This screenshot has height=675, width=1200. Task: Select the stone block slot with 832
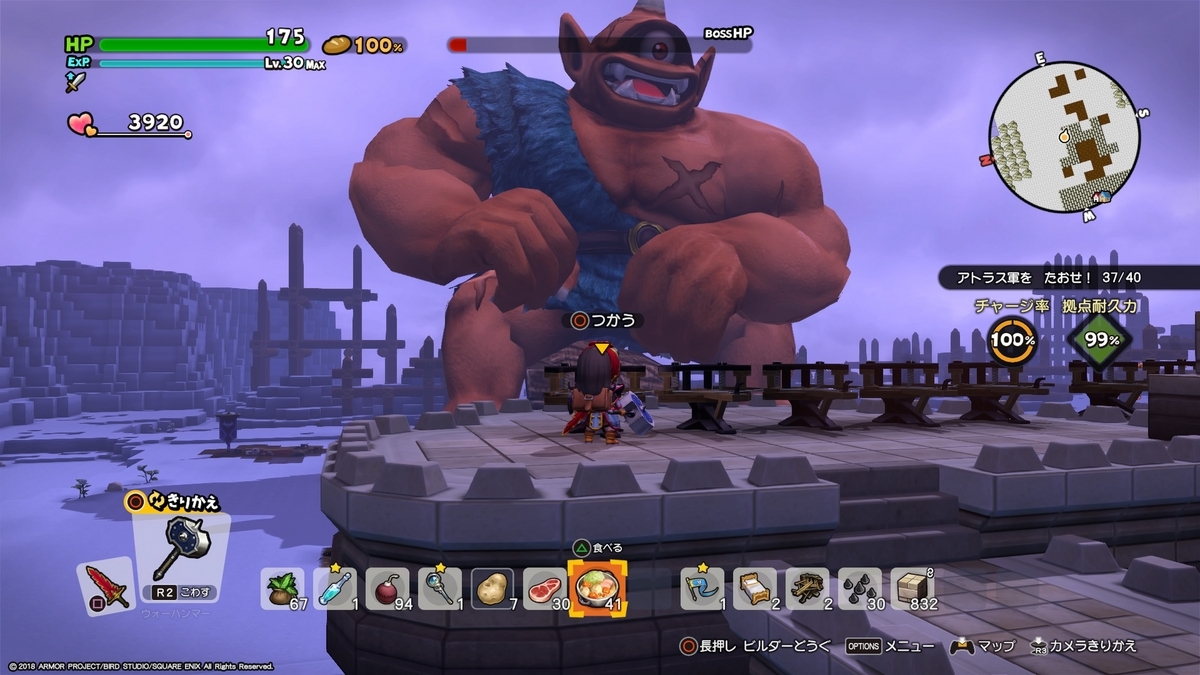911,589
